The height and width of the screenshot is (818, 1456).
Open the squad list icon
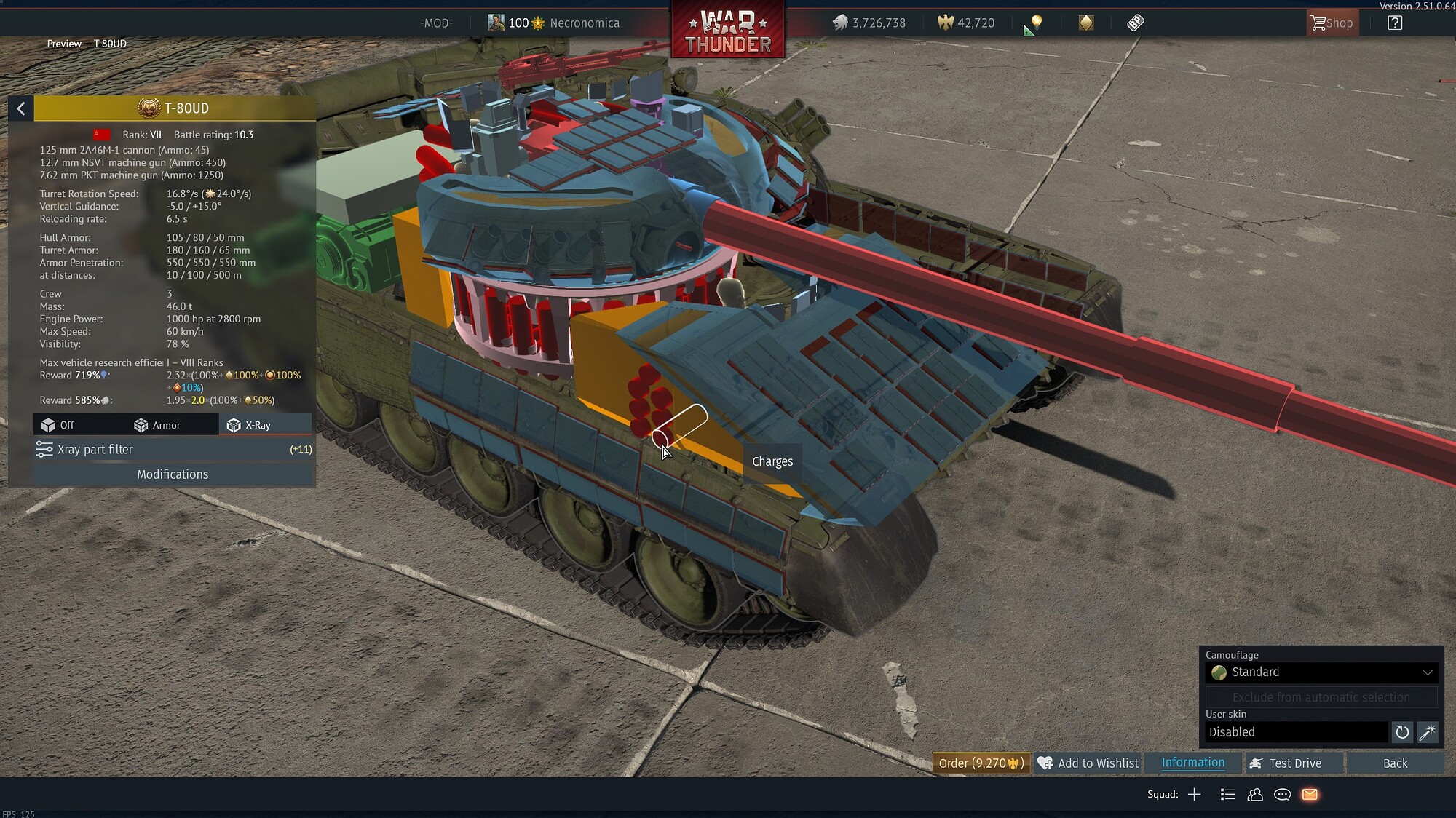[1228, 794]
